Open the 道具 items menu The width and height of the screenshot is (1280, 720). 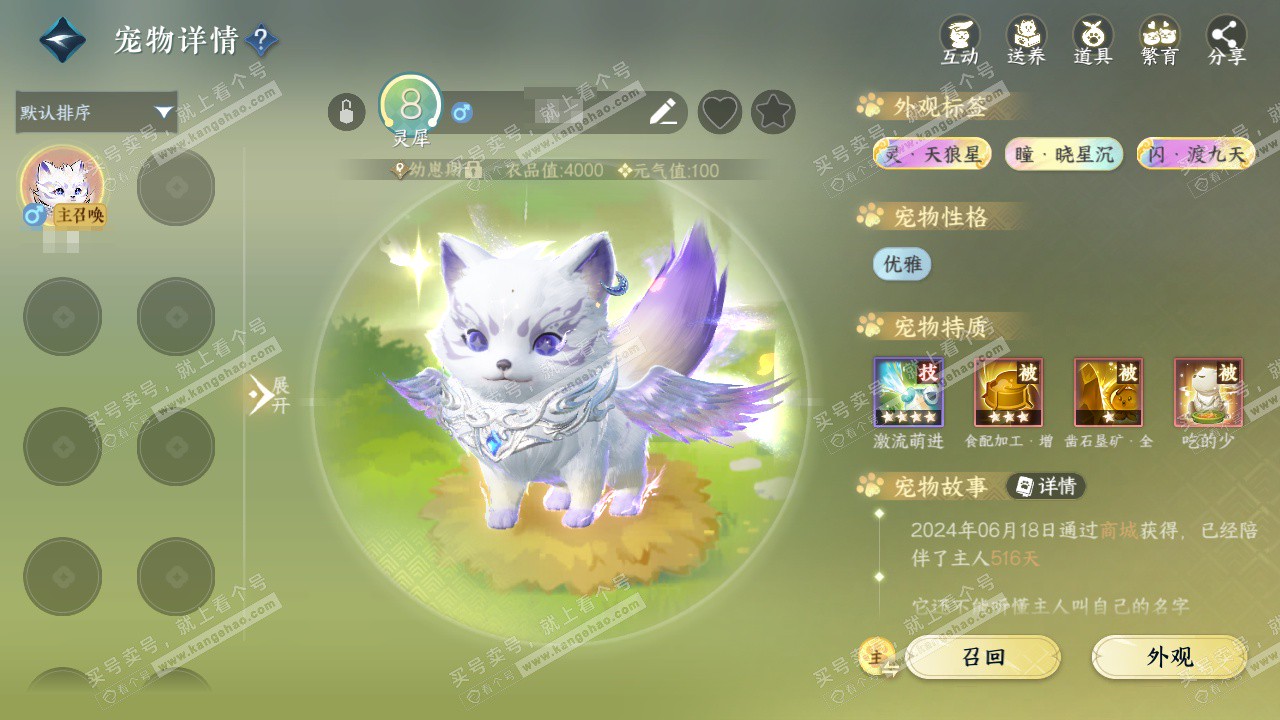pos(1093,40)
